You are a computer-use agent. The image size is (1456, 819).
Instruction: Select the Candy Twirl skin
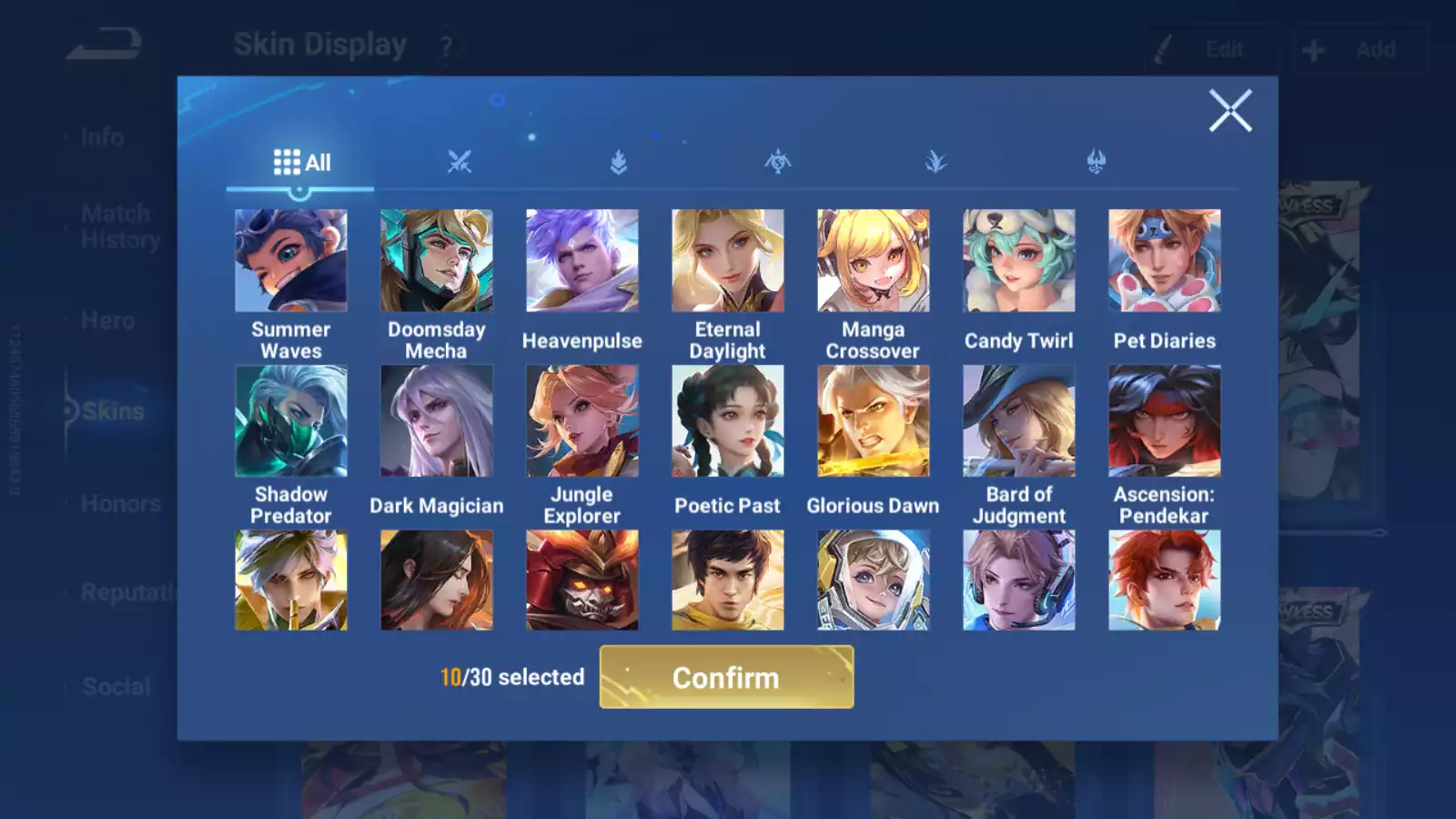1019,261
